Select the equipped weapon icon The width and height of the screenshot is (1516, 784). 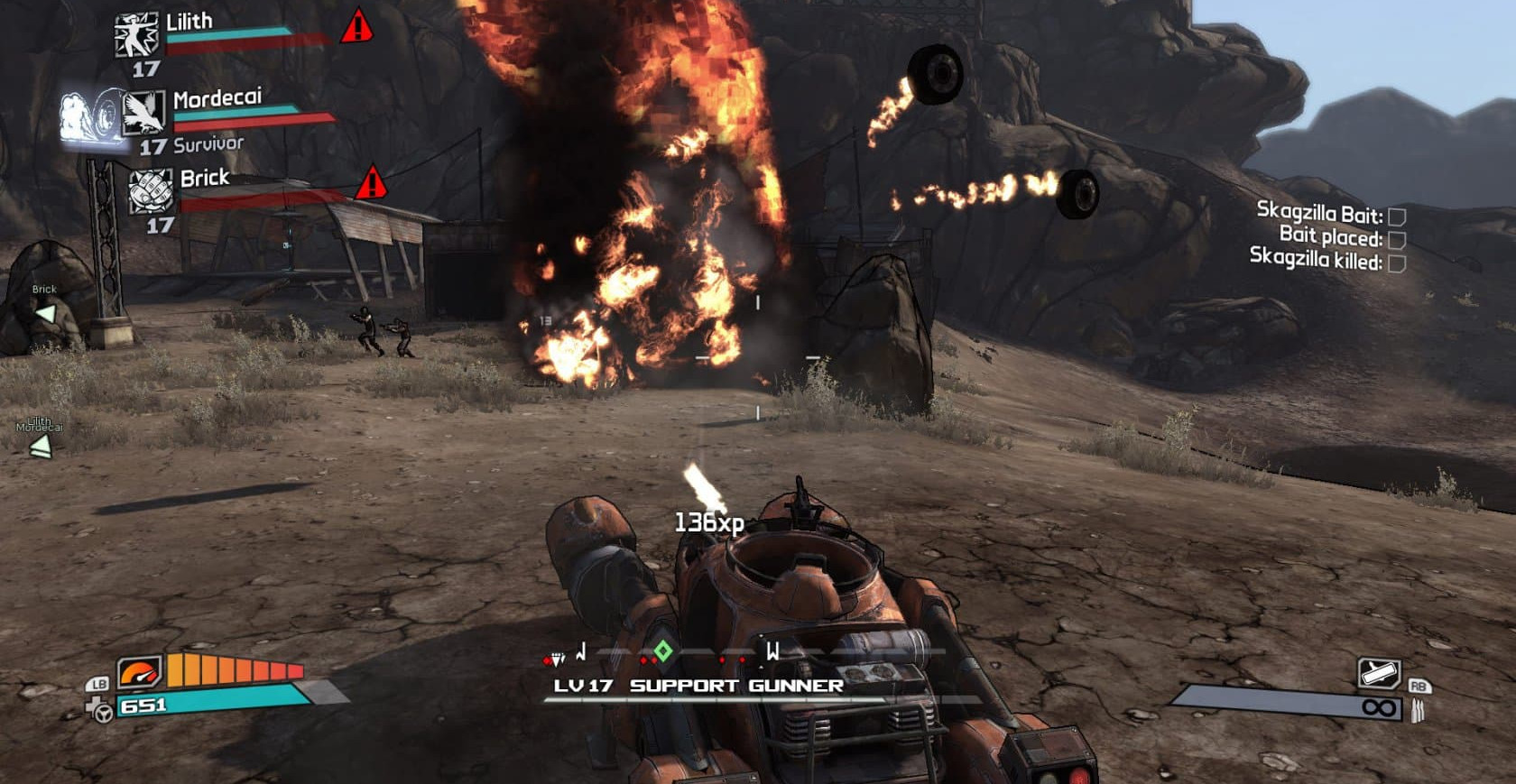pos(1378,673)
